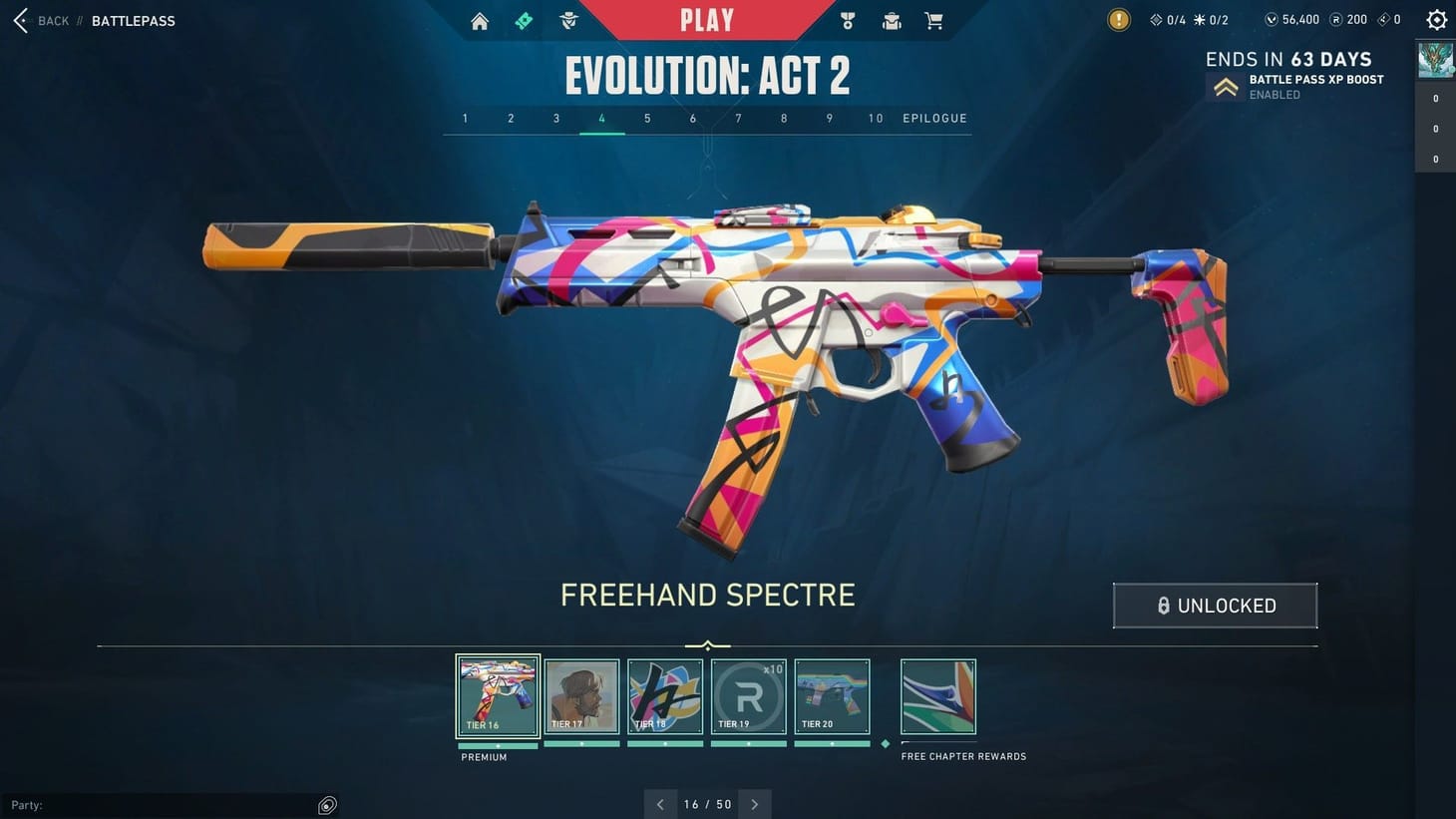The width and height of the screenshot is (1456, 819).
Task: Click the Battle Pass XP Boost chevron icon
Action: (1226, 86)
